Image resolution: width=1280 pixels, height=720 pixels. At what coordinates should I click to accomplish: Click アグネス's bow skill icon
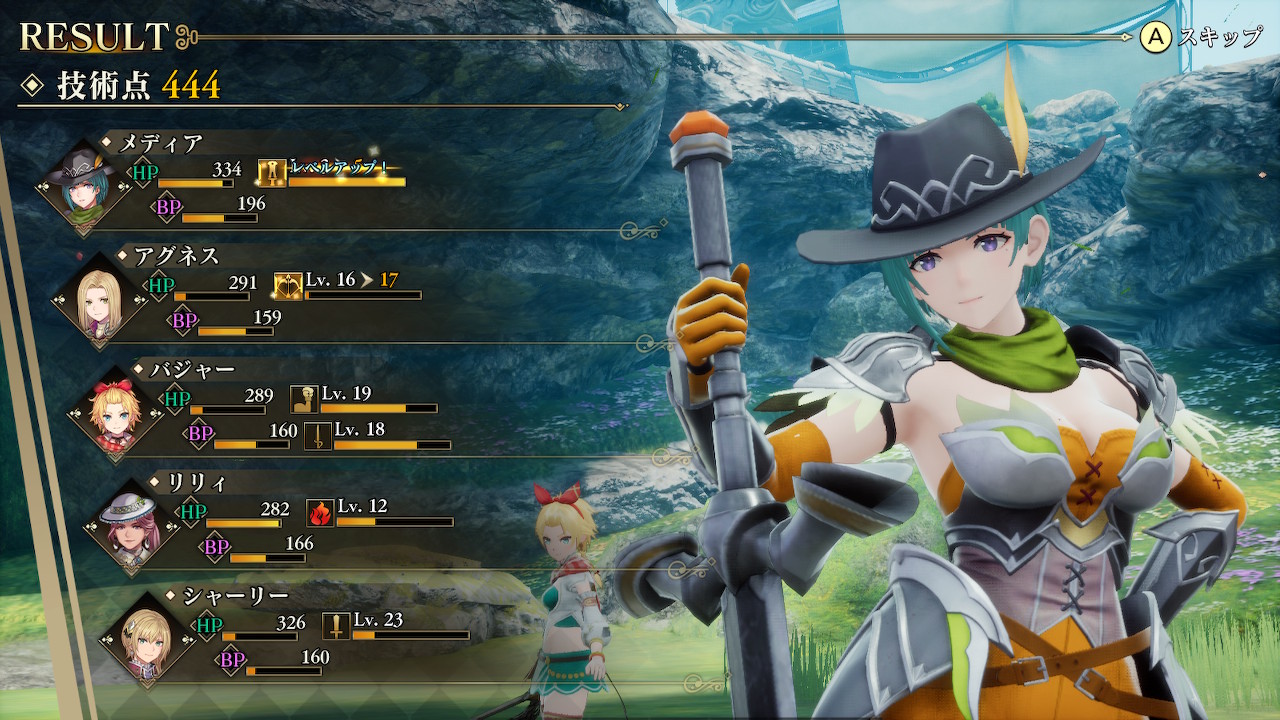pos(287,287)
